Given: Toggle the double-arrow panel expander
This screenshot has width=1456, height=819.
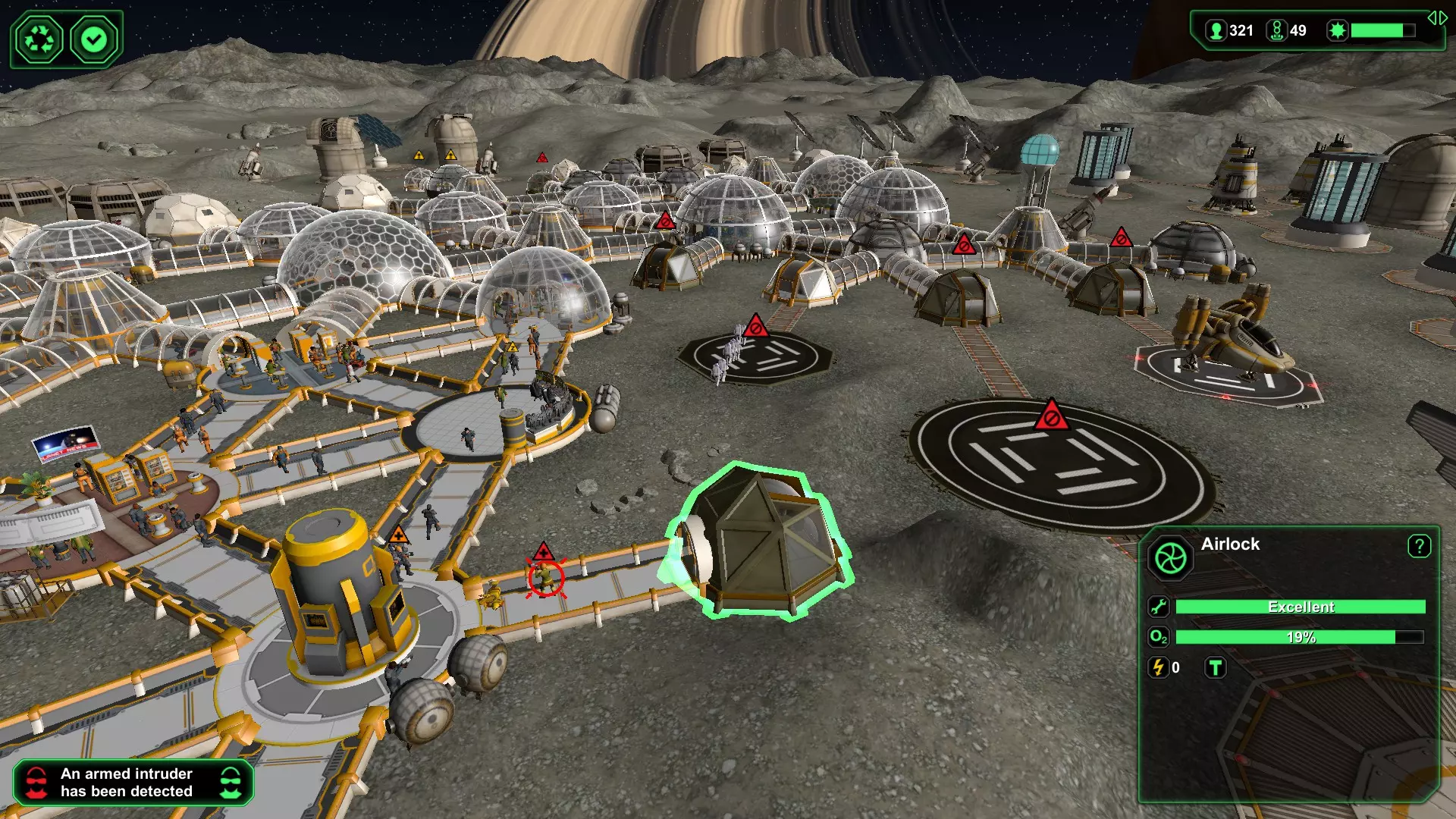Looking at the screenshot, I should (1437, 18).
